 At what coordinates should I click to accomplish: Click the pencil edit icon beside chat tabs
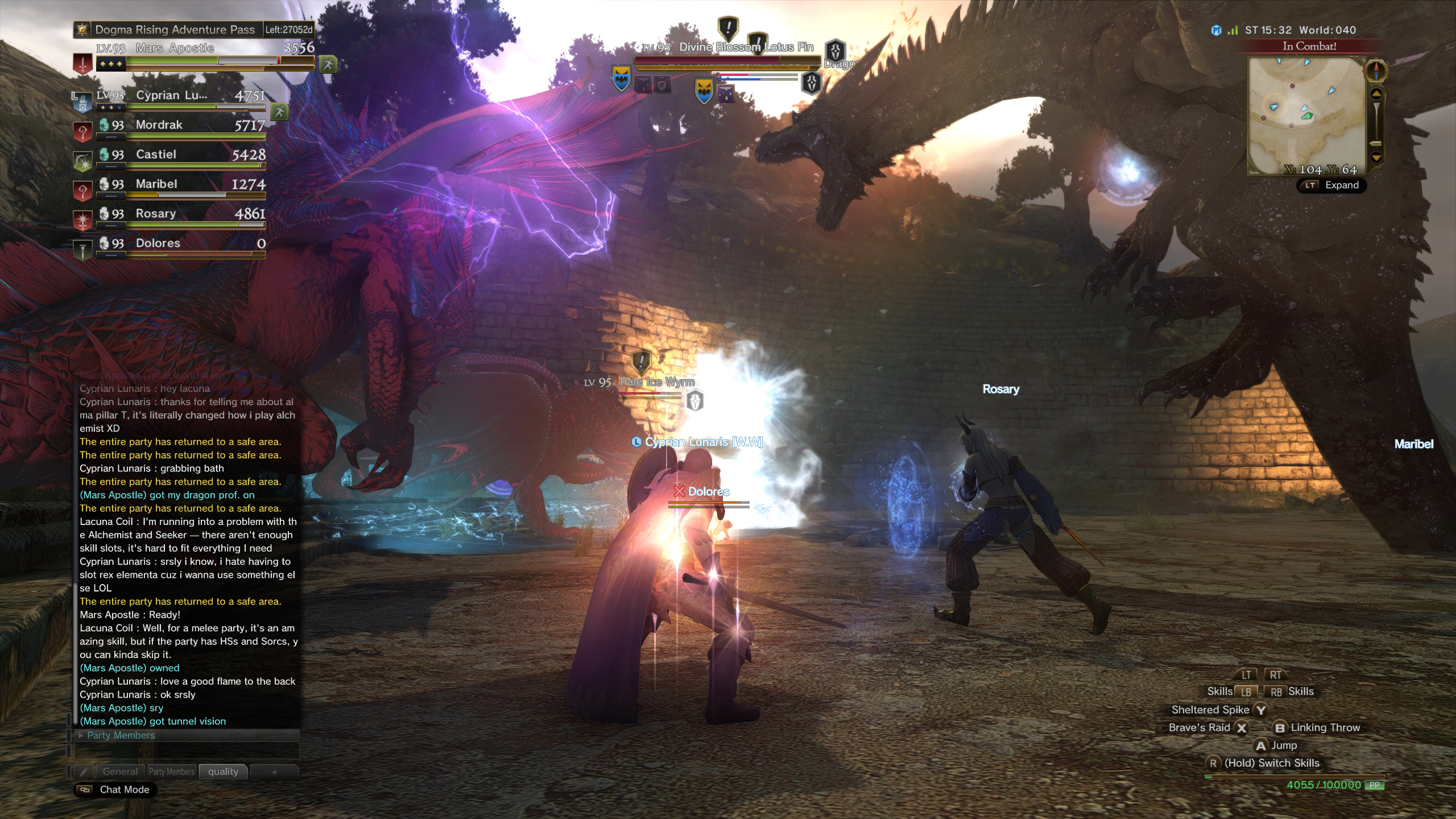click(x=84, y=772)
